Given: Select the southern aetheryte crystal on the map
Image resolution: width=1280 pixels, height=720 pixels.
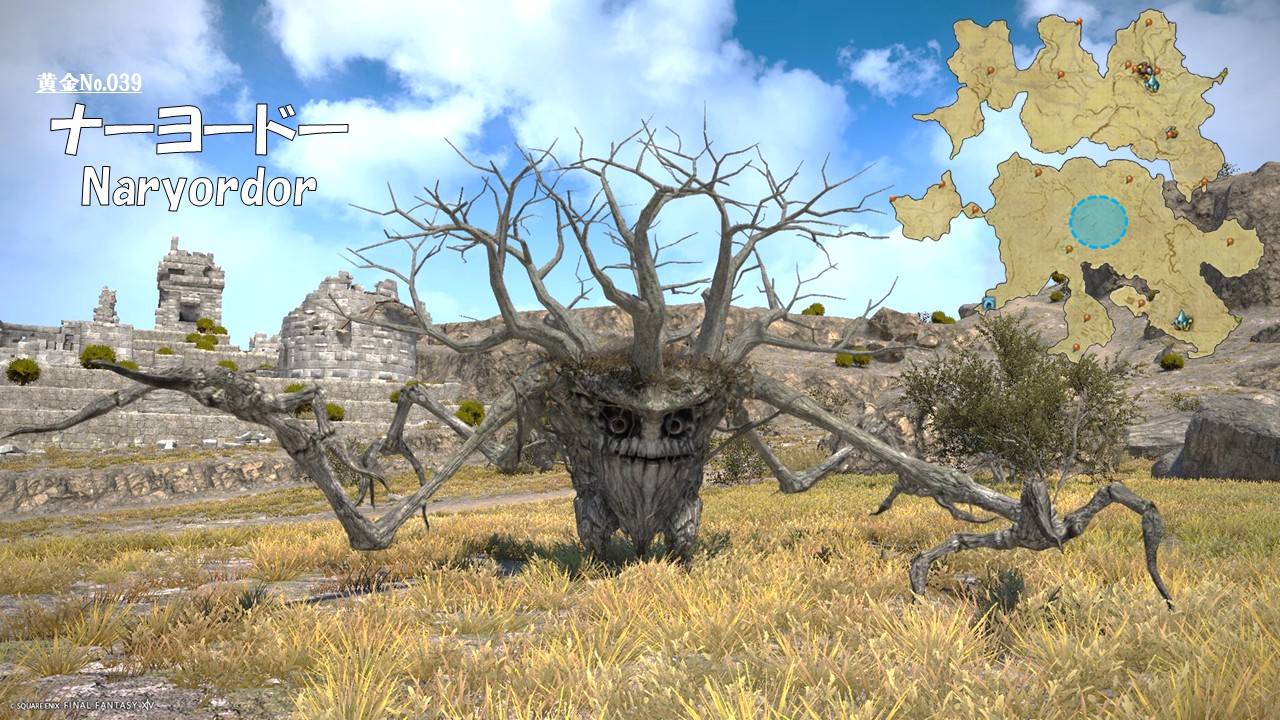Looking at the screenshot, I should [1182, 320].
